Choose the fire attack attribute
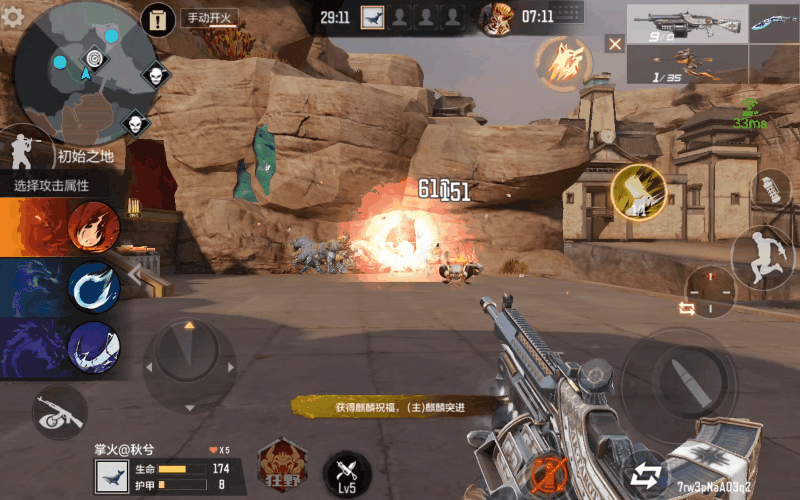 pos(94,226)
